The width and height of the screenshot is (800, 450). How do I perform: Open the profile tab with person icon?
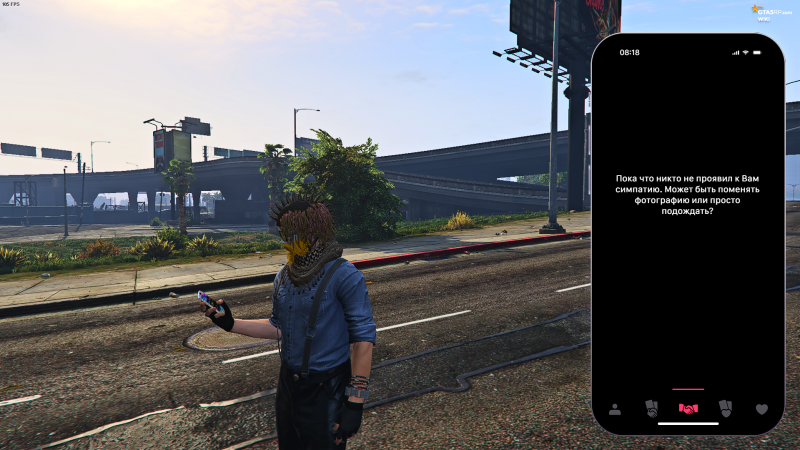tap(614, 409)
